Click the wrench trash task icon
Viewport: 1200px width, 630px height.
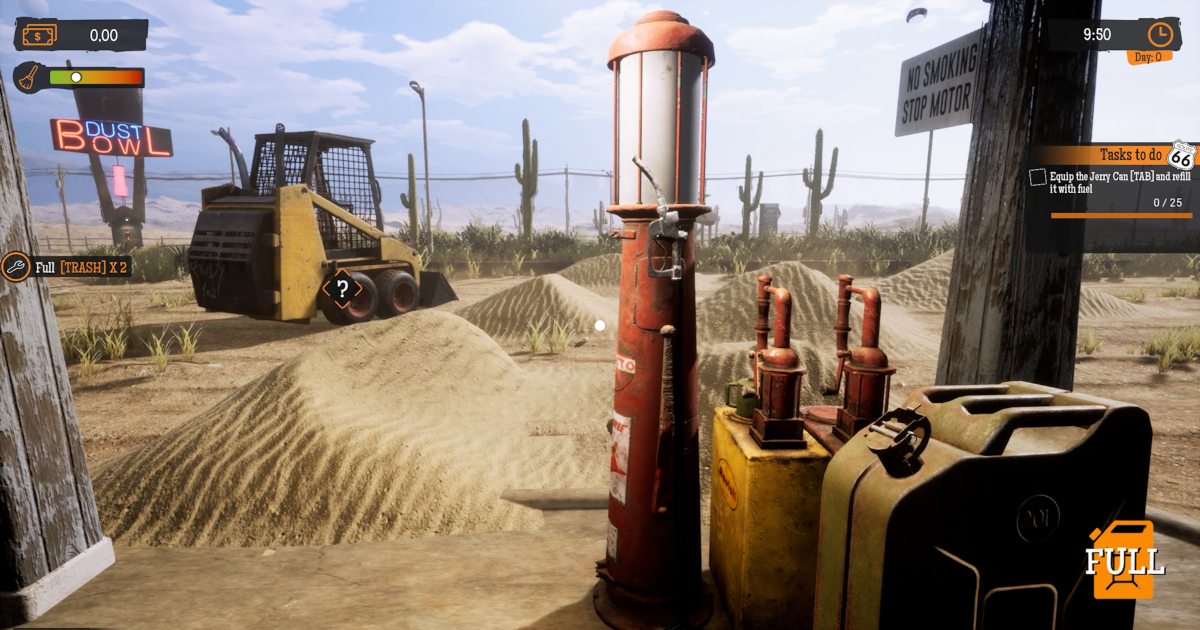(15, 267)
